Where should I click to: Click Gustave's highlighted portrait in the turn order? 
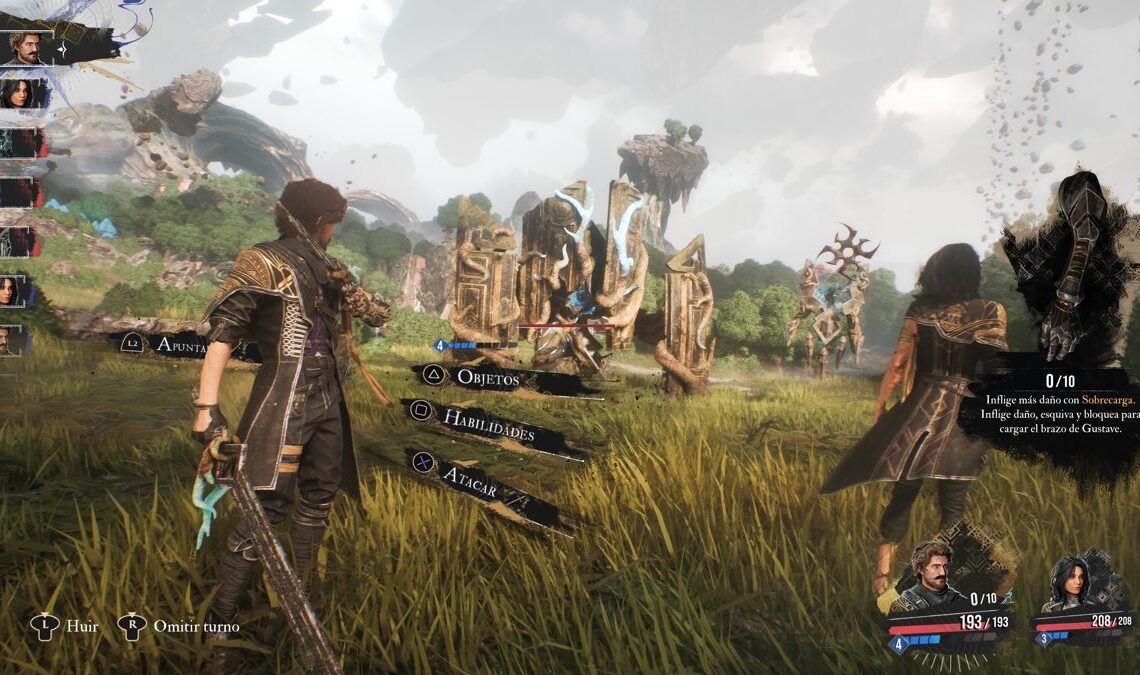pos(27,48)
